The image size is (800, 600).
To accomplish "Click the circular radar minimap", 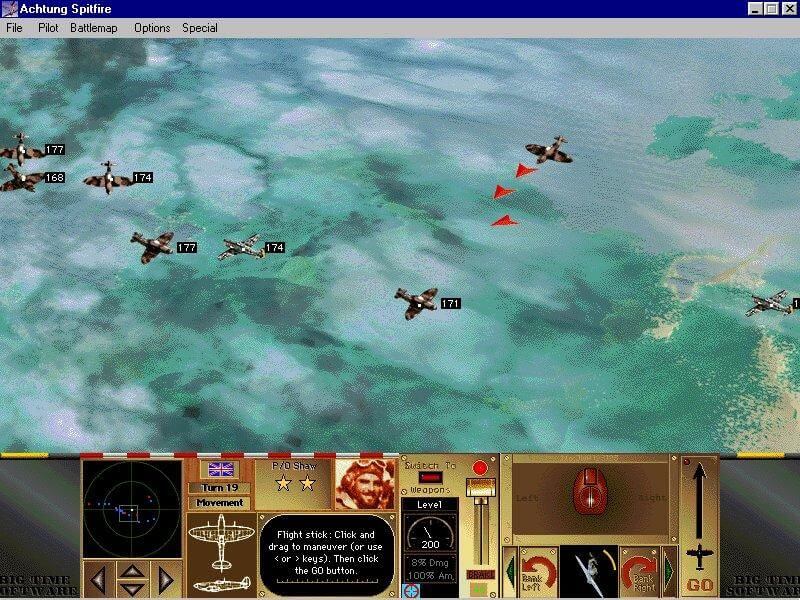I will [x=131, y=510].
